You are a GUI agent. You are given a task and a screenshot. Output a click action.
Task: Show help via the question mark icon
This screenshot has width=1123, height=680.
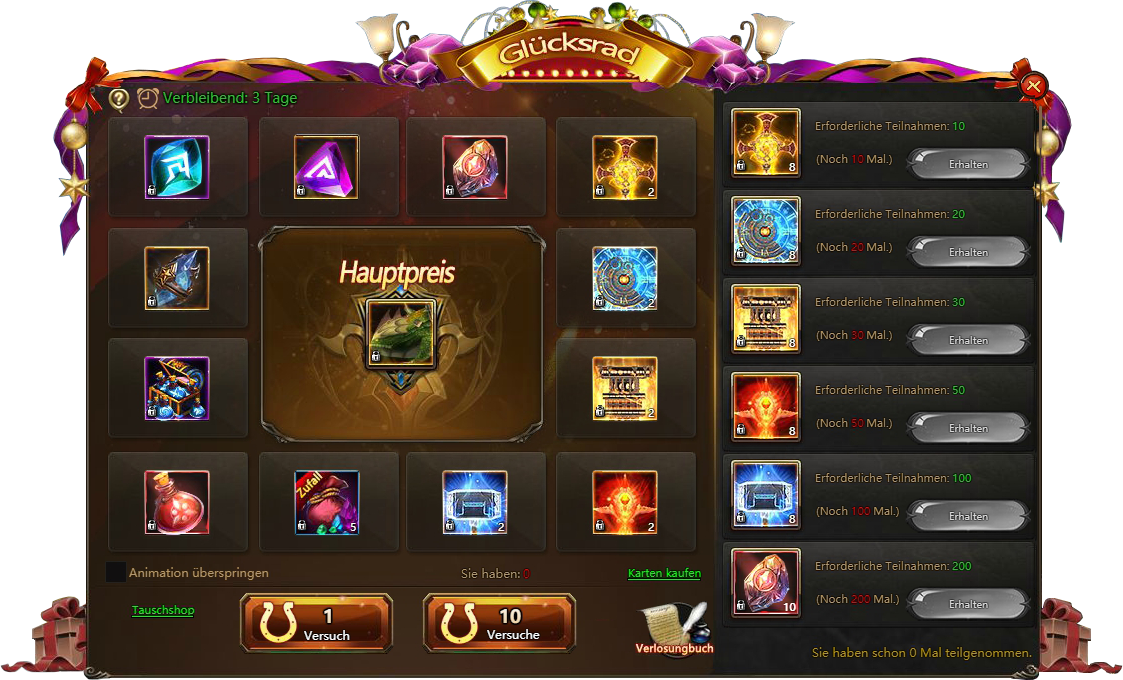pos(119,98)
